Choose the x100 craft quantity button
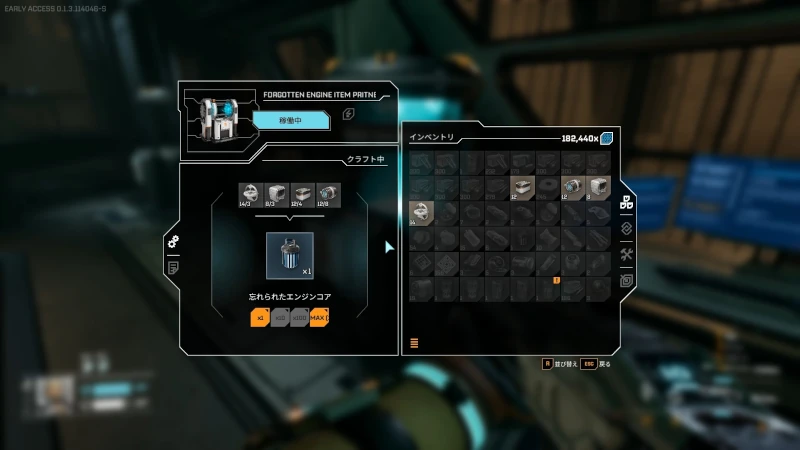Screen dimensions: 800x450 pos(300,318)
